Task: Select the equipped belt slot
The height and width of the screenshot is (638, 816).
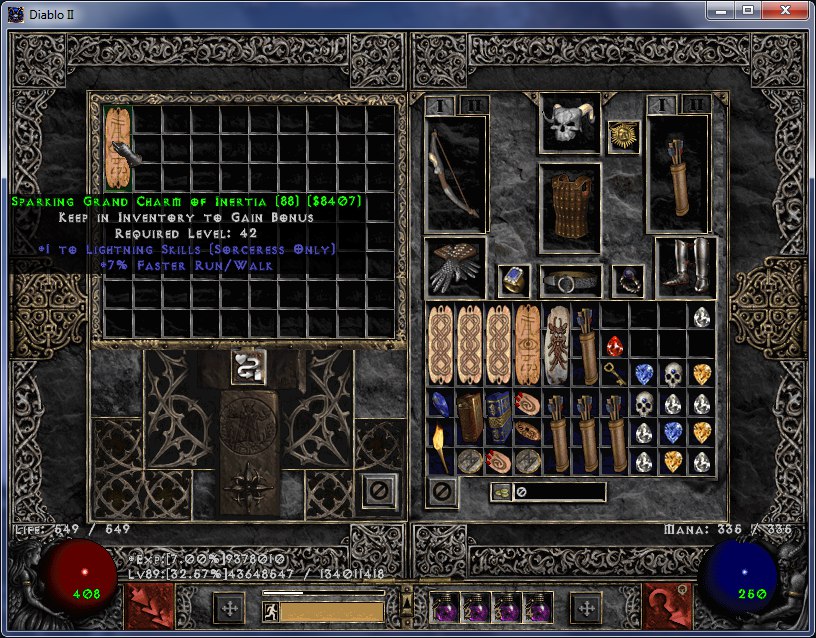Action: 570,281
